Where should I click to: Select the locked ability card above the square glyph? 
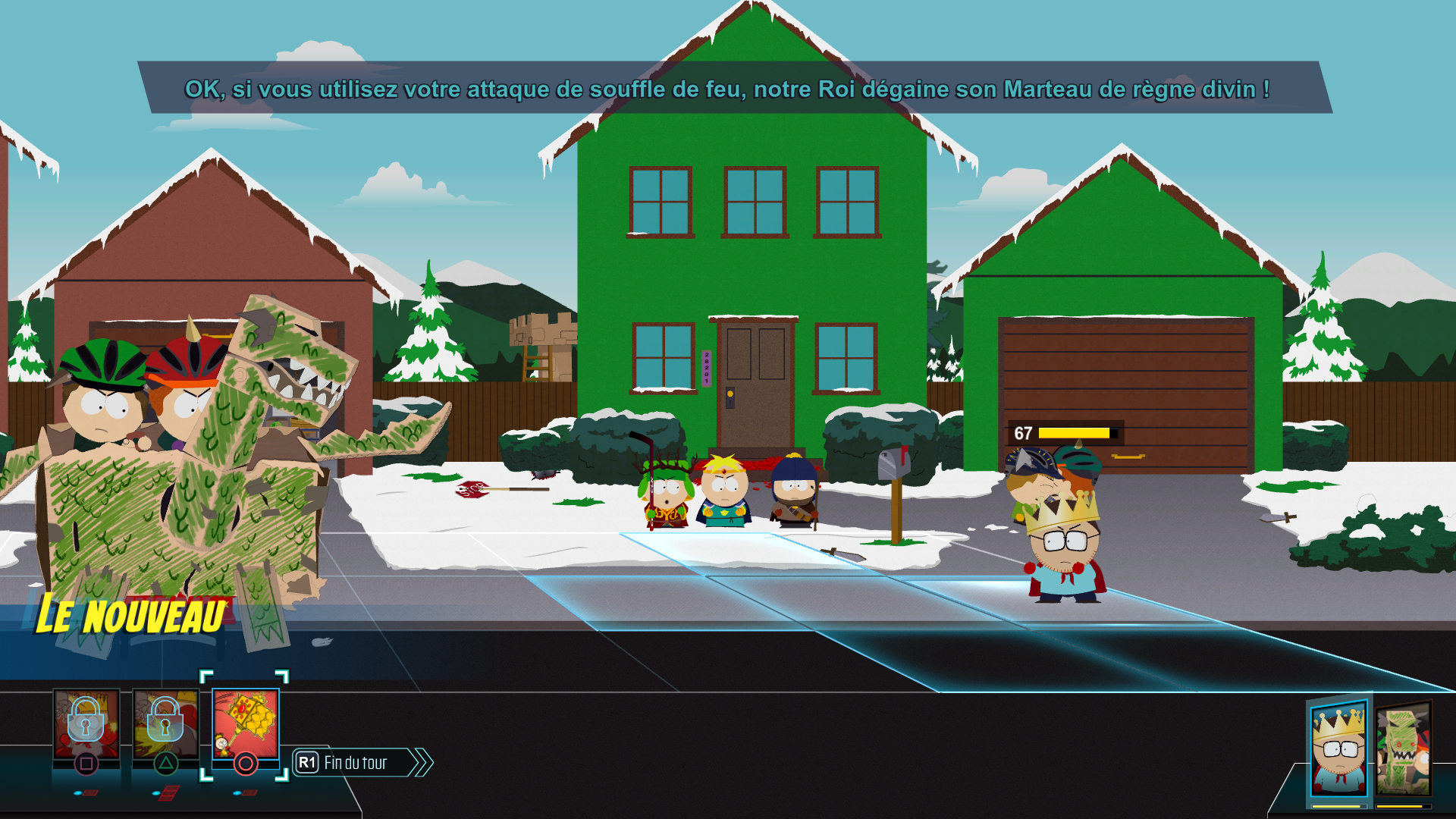[x=86, y=724]
